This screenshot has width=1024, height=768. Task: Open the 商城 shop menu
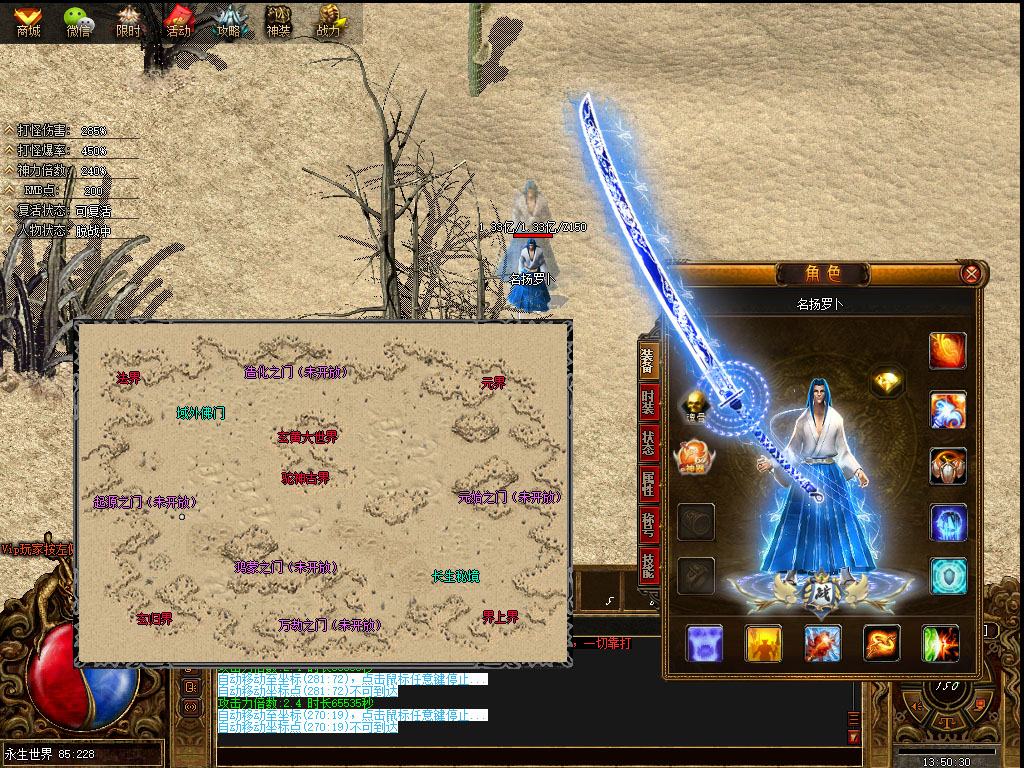click(28, 20)
